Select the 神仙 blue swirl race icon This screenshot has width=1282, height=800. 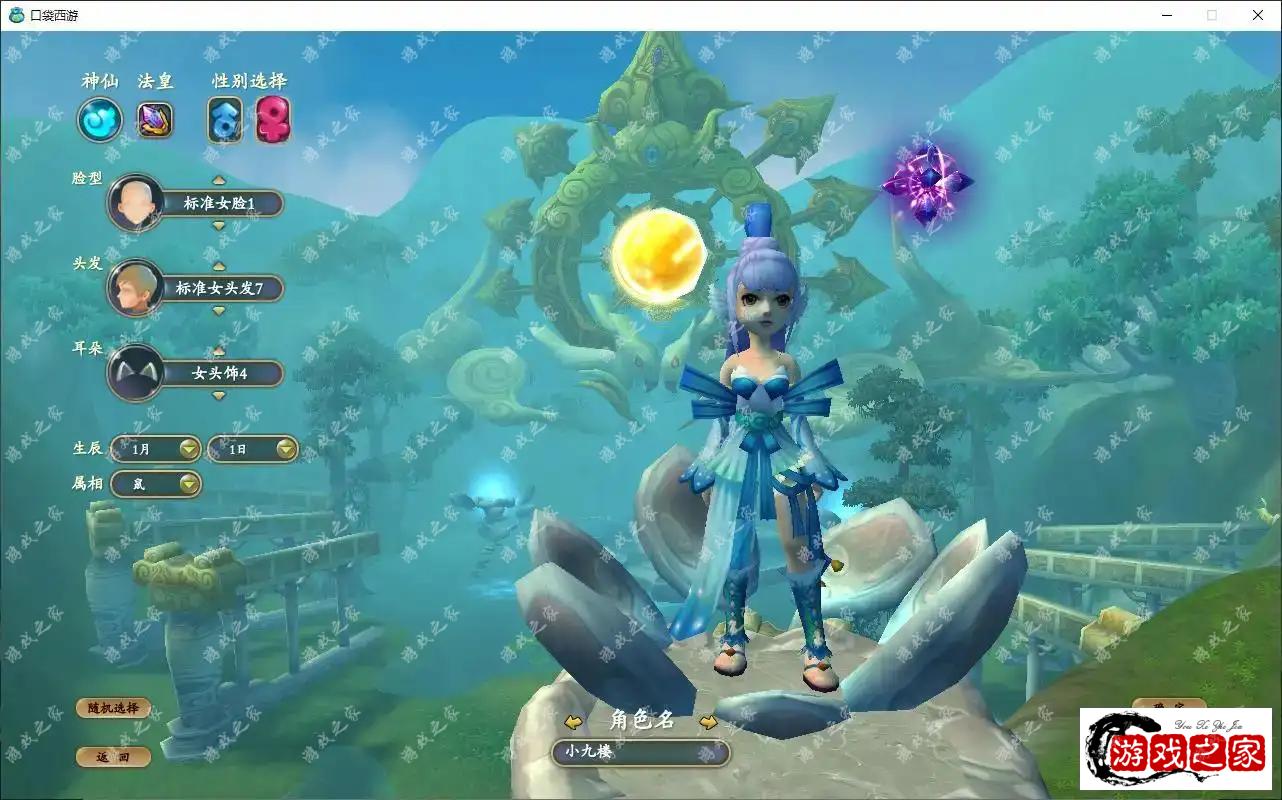tap(100, 120)
